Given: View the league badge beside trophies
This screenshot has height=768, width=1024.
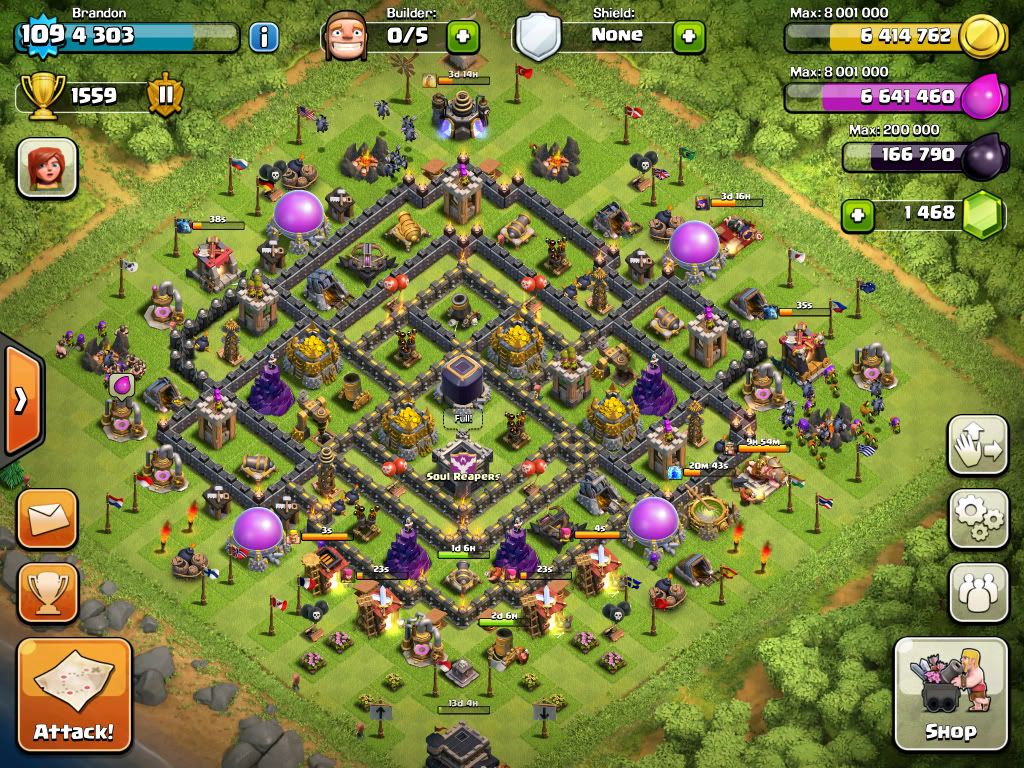Looking at the screenshot, I should 164,96.
